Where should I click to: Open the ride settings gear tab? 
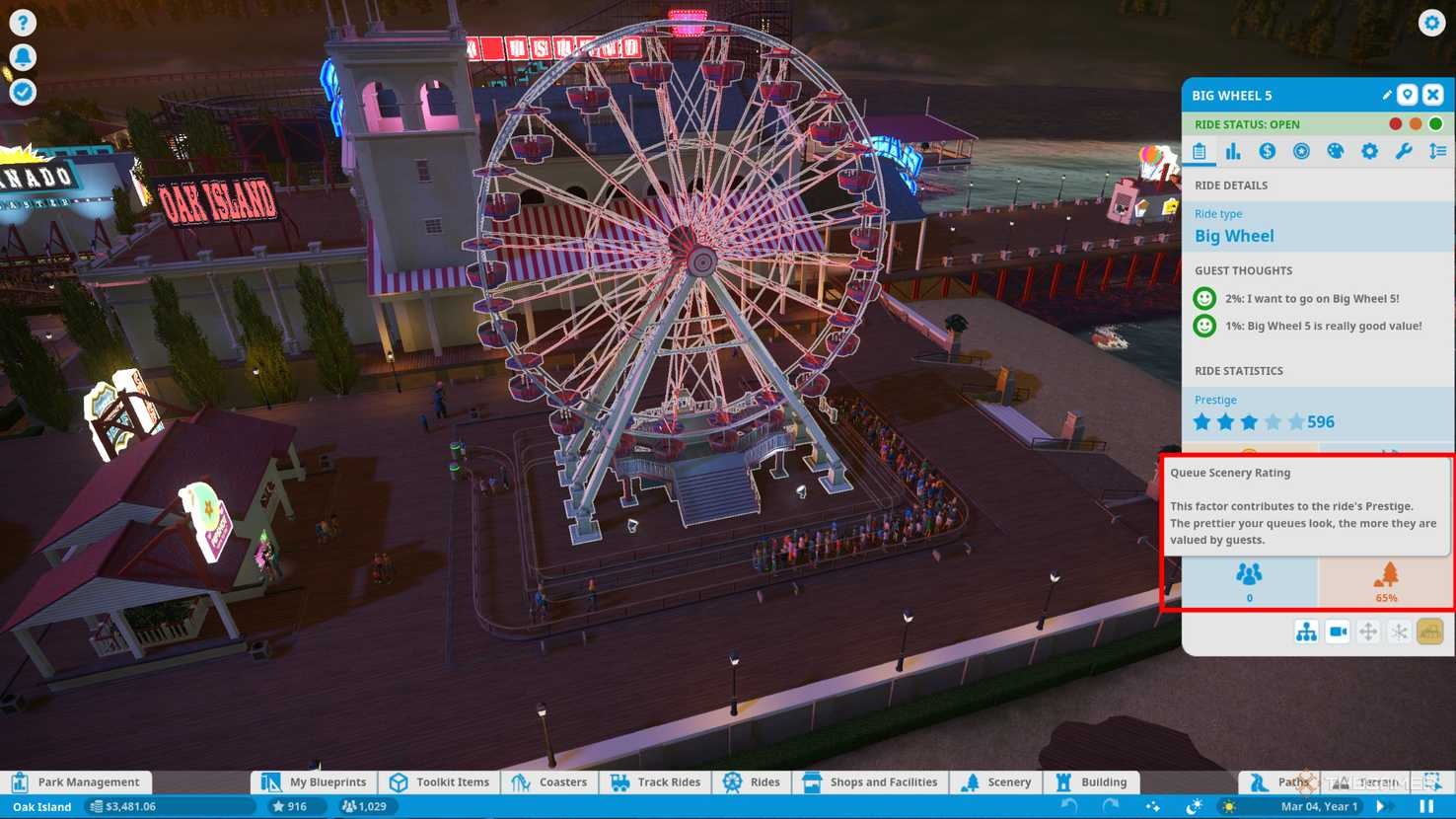click(1369, 151)
